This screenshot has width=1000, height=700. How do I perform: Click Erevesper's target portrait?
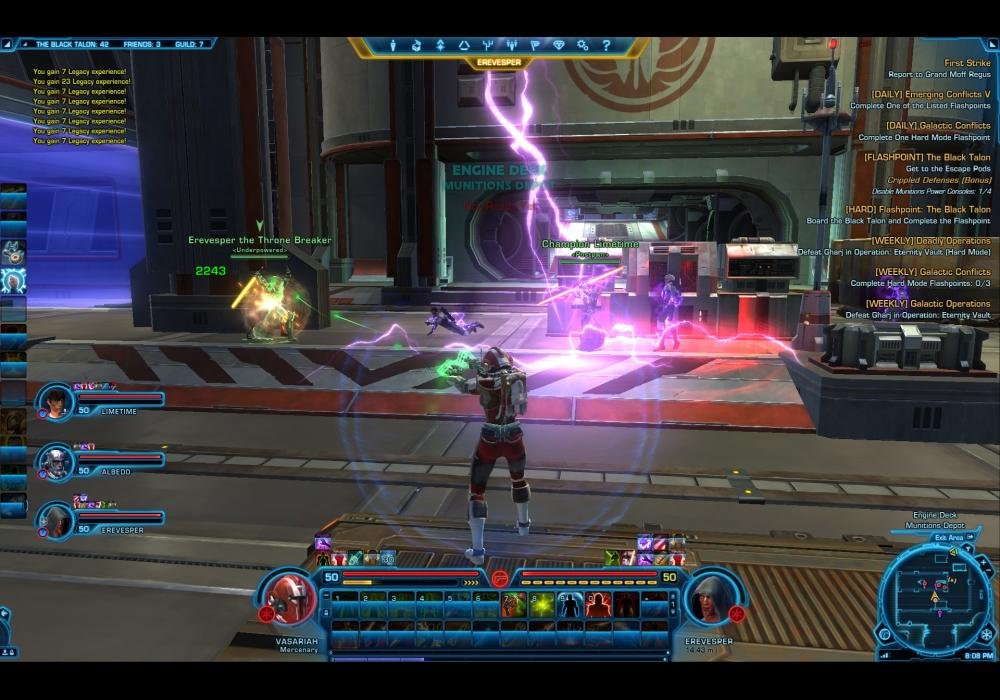pos(710,598)
